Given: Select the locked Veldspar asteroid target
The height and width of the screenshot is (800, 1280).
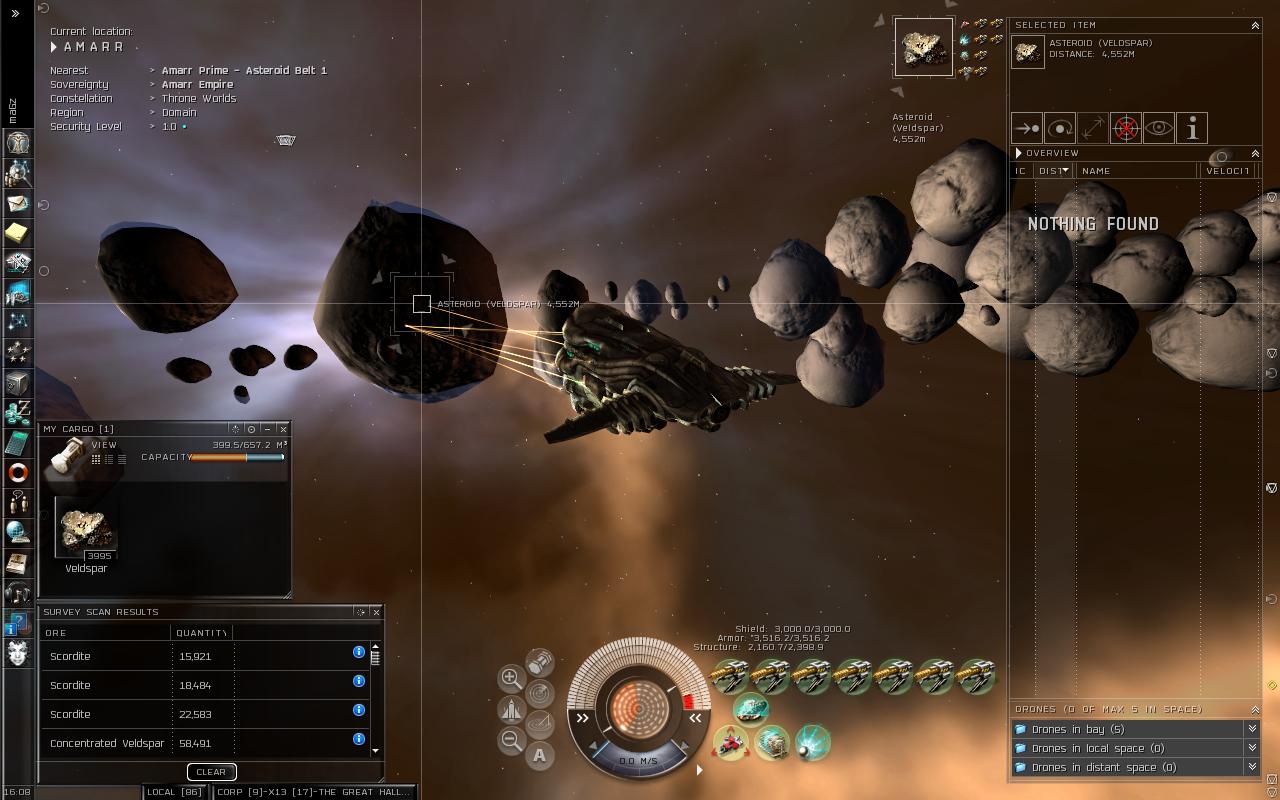Looking at the screenshot, I should coord(923,46).
